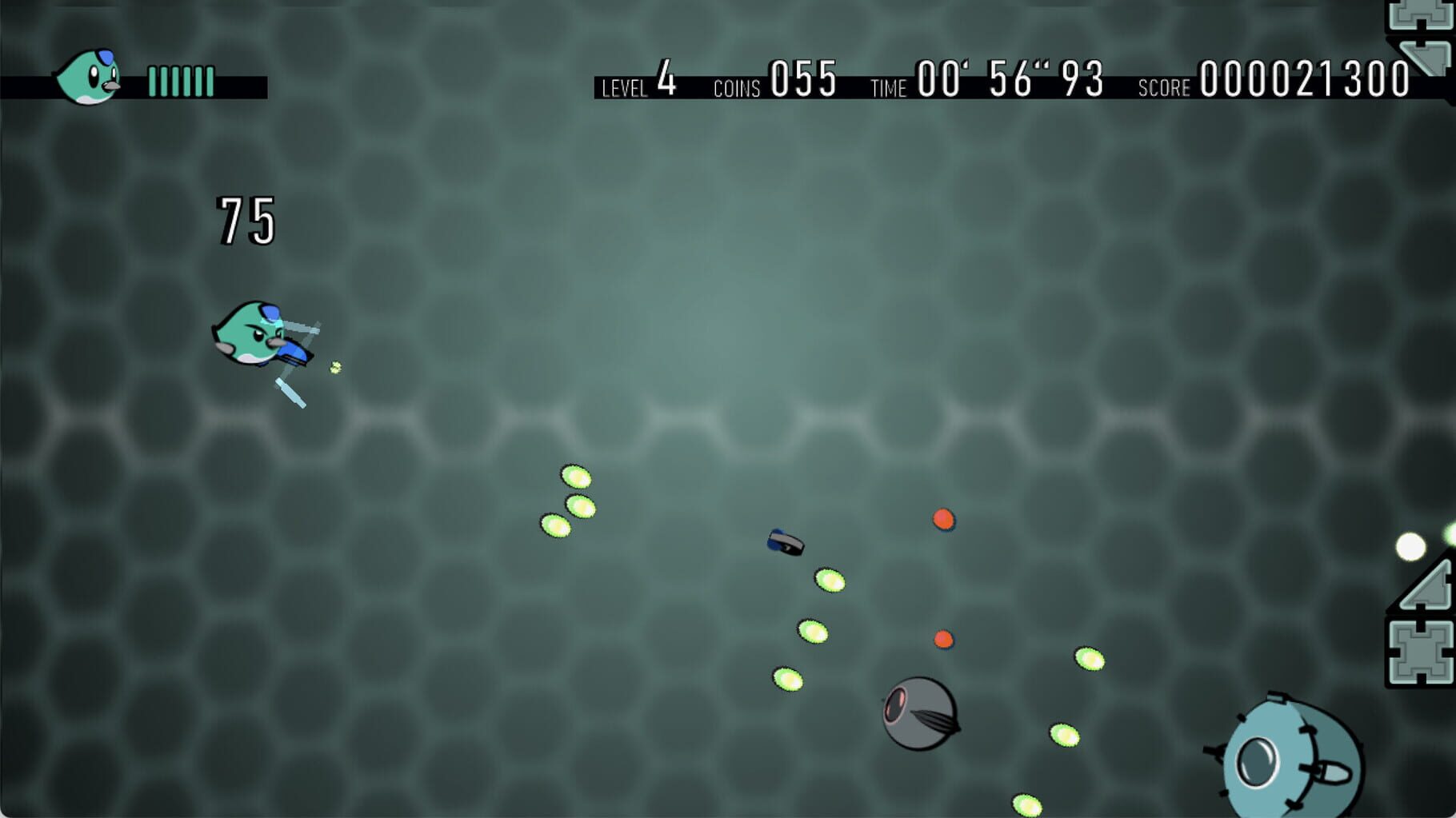Click the COINS 055 counter
This screenshot has width=1456, height=818.
coord(776,80)
